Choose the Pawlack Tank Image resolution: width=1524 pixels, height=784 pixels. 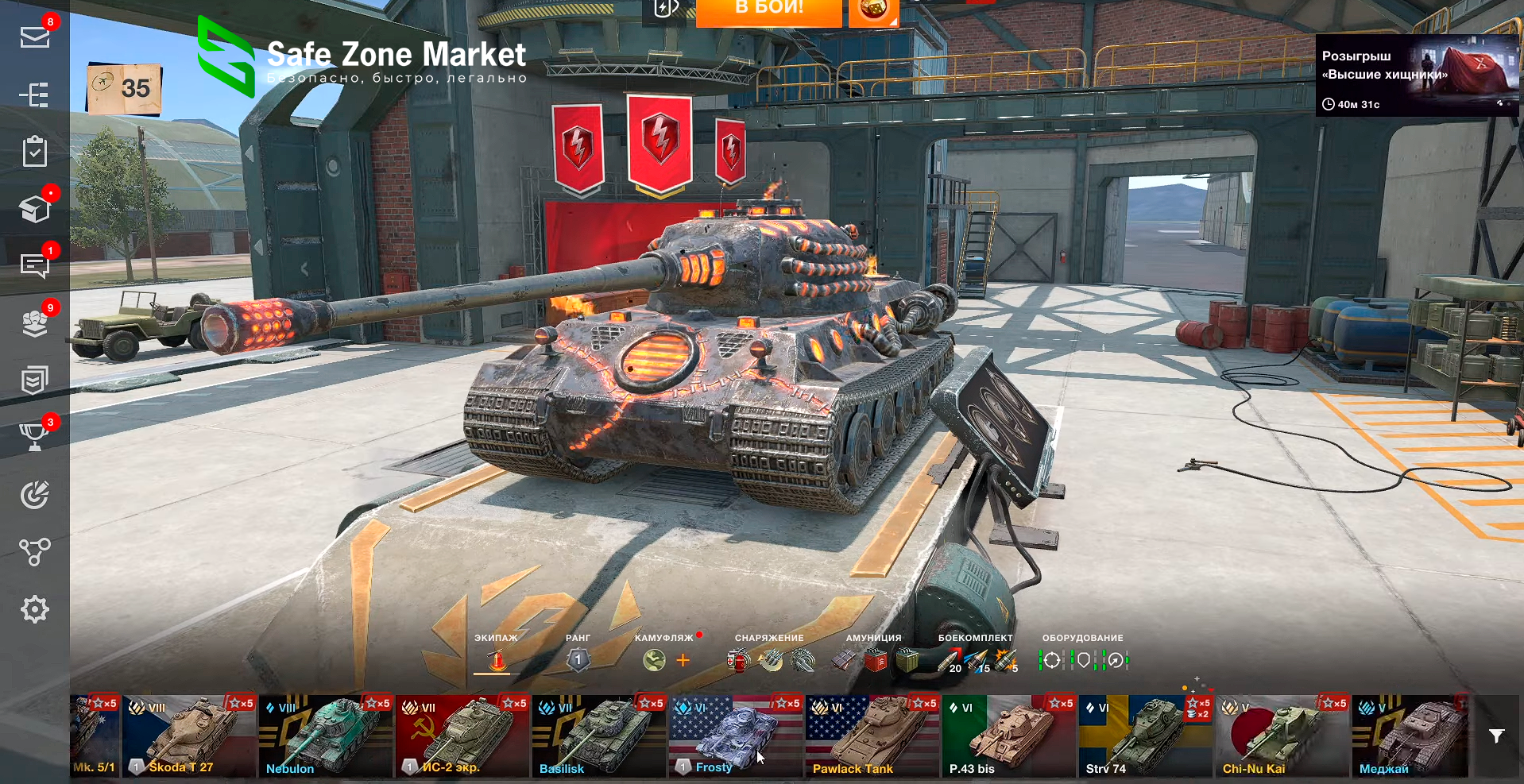click(872, 736)
